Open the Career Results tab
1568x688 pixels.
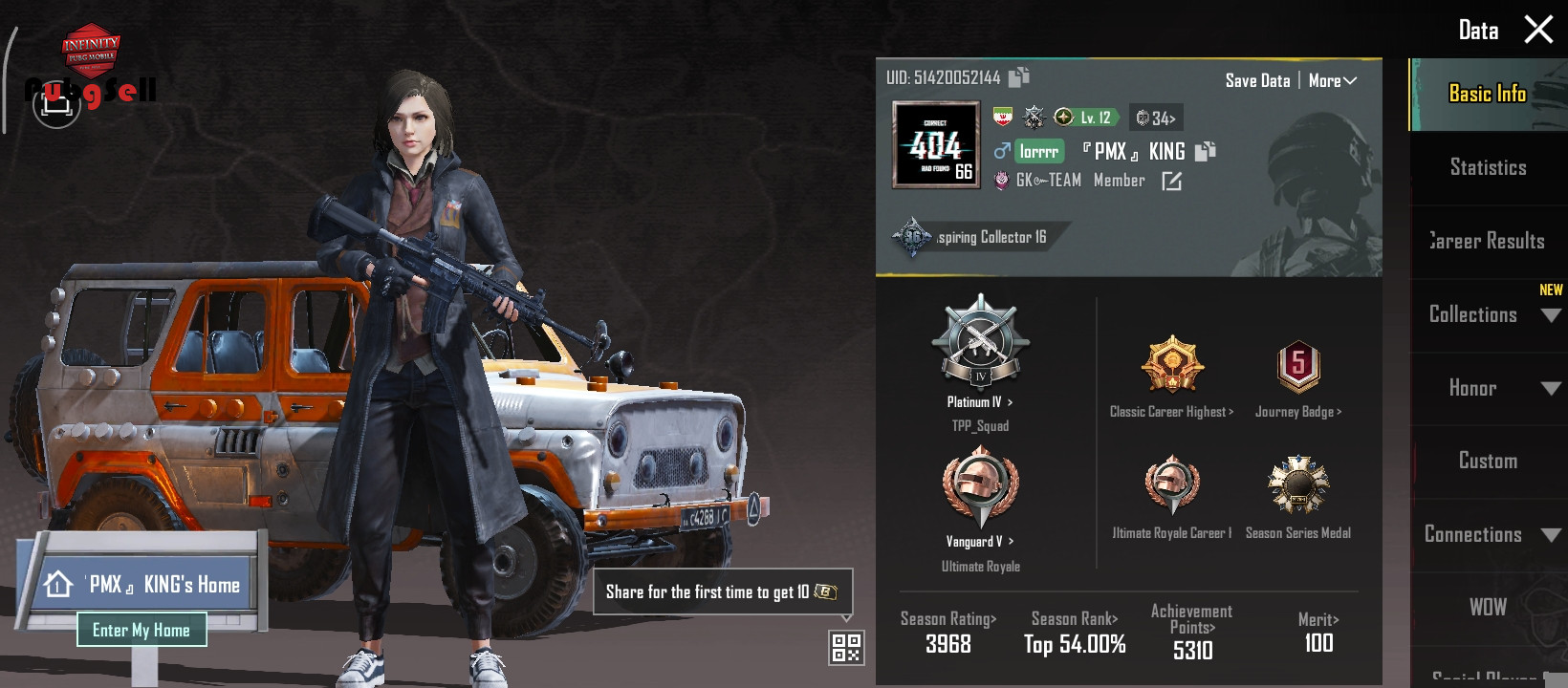click(1488, 241)
